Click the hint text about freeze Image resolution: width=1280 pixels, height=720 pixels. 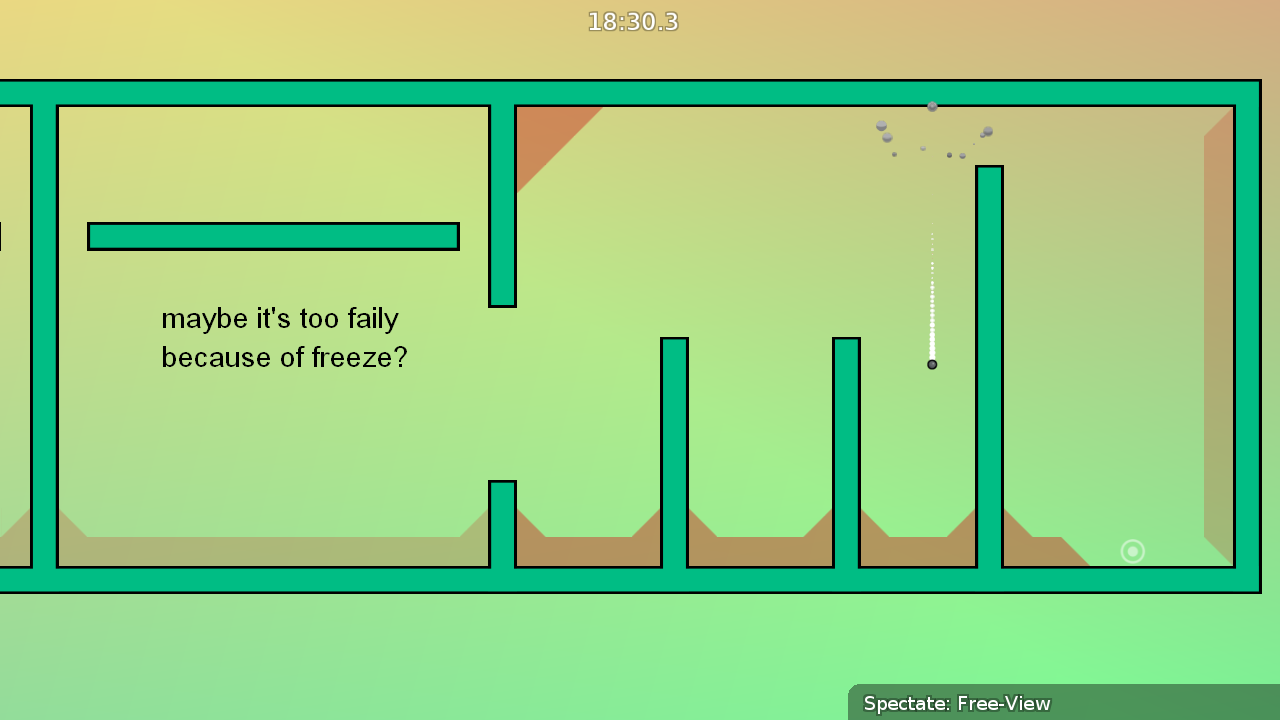284,337
